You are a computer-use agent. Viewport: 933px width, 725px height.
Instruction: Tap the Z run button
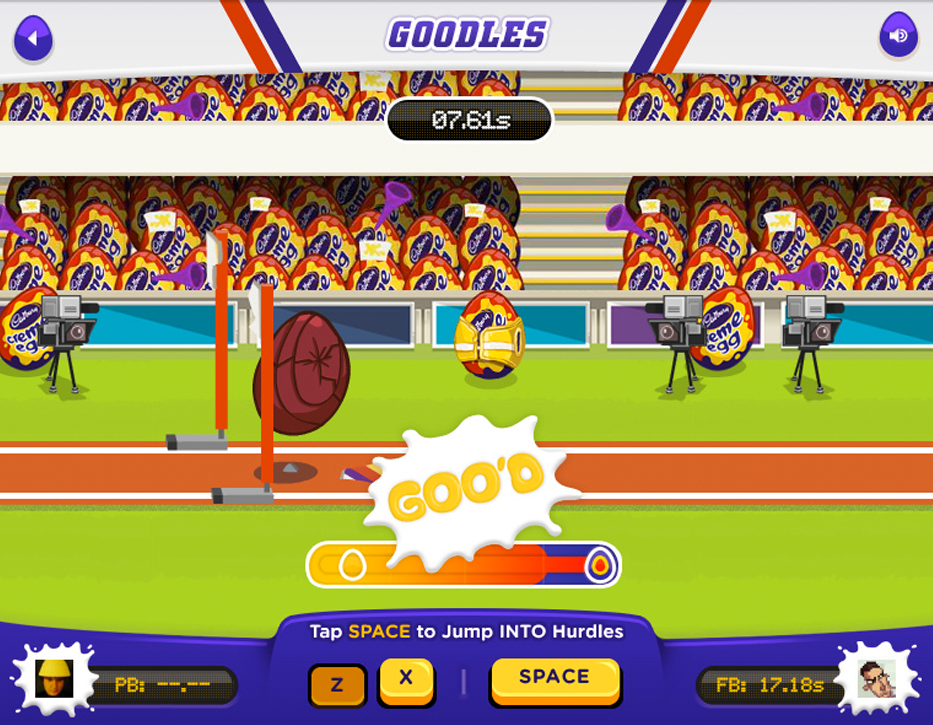(337, 685)
